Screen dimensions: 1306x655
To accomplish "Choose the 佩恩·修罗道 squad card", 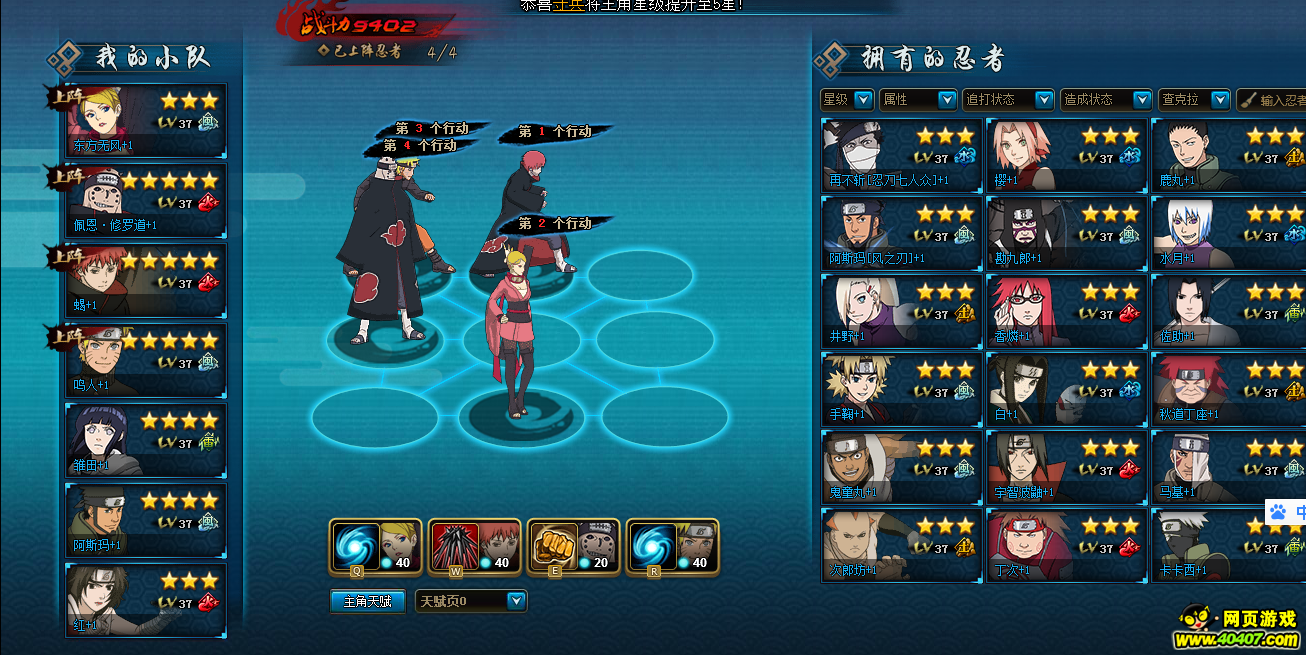I will [146, 201].
